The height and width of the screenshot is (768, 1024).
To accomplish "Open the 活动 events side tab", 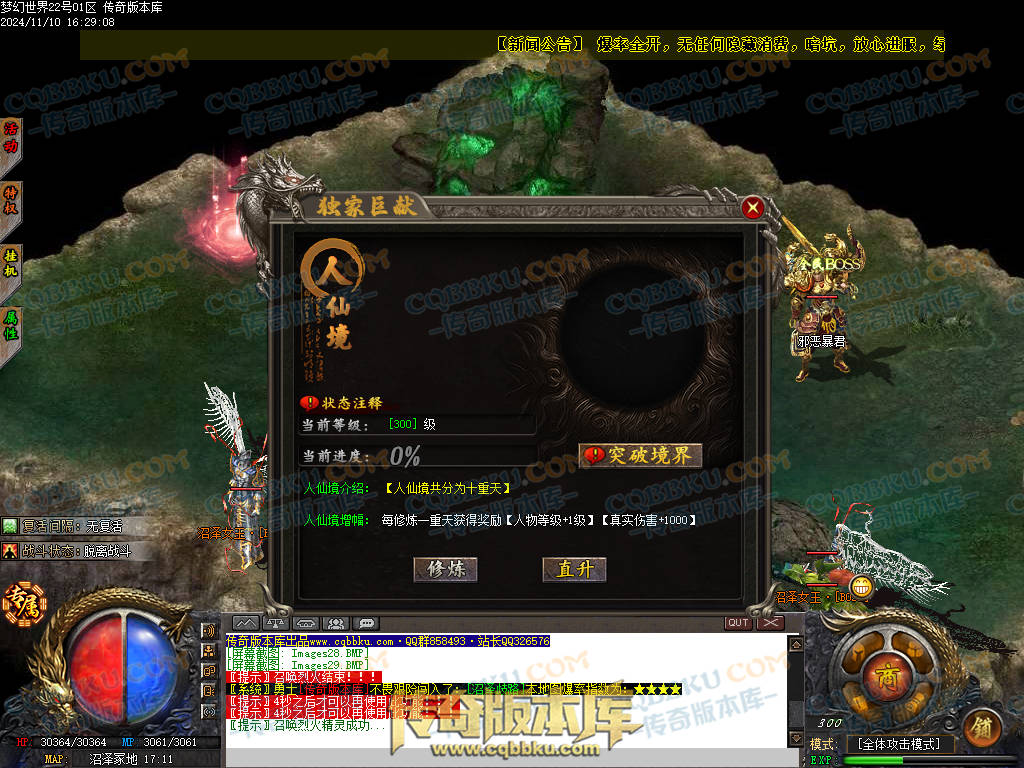I will click(x=11, y=139).
